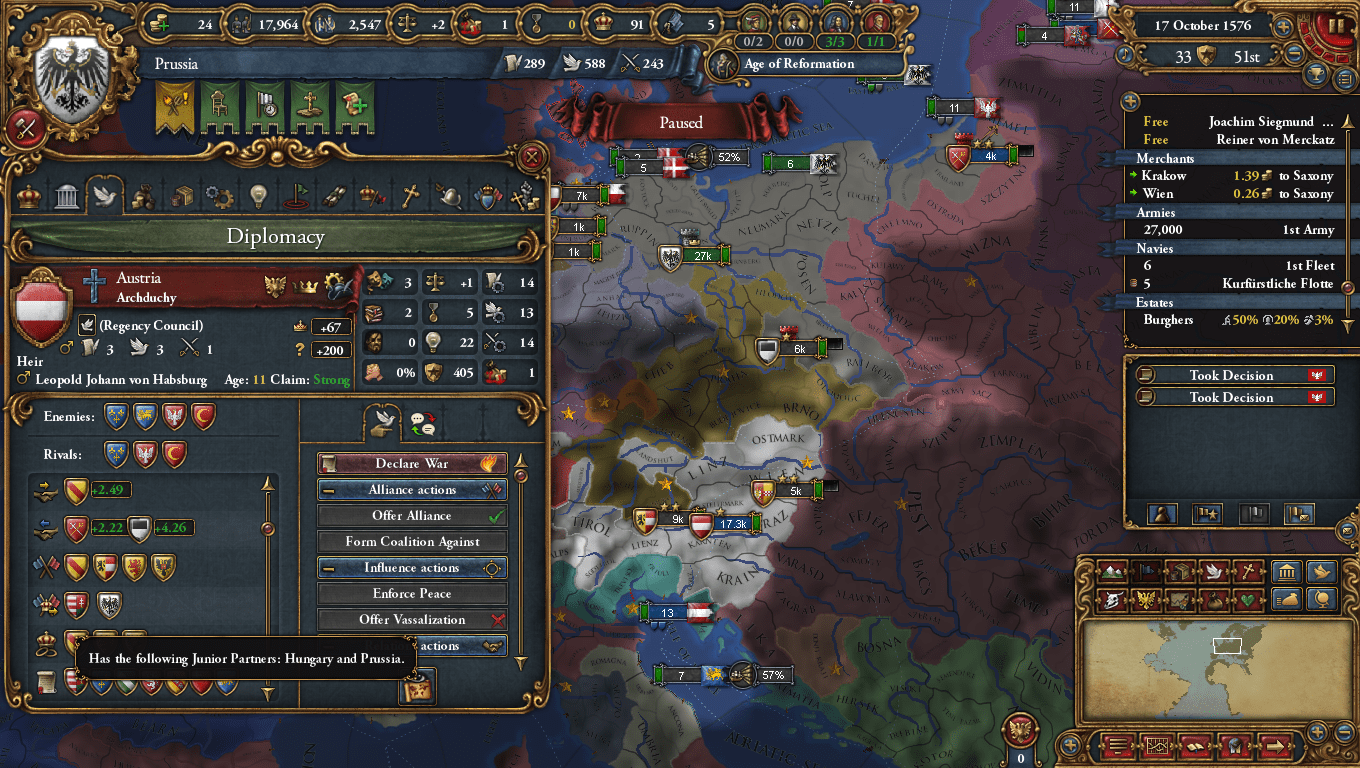Open the outliner options with the plus icon
Image resolution: width=1360 pixels, height=768 pixels.
tap(1130, 101)
